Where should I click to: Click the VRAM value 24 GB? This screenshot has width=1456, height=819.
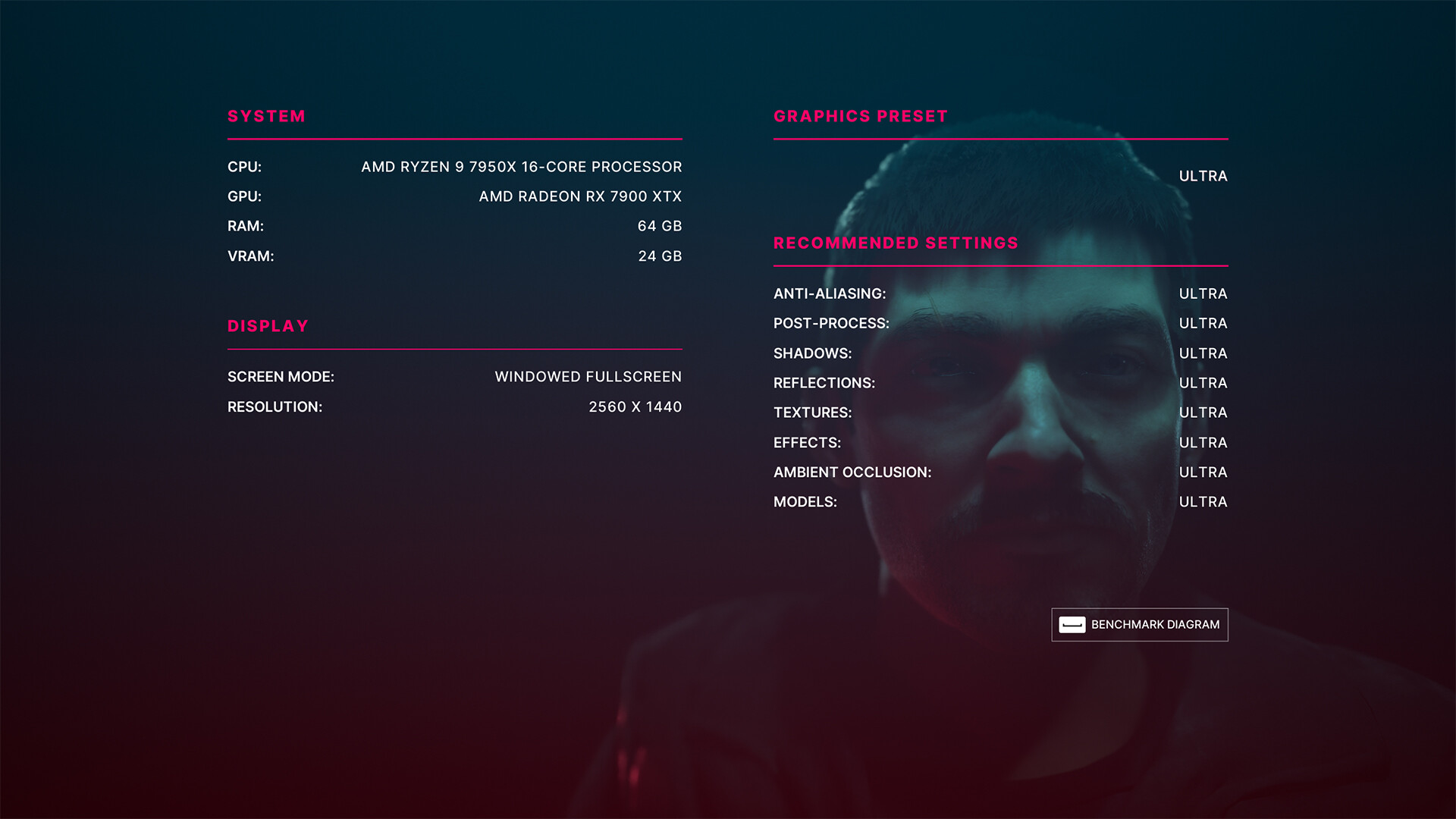coord(660,256)
